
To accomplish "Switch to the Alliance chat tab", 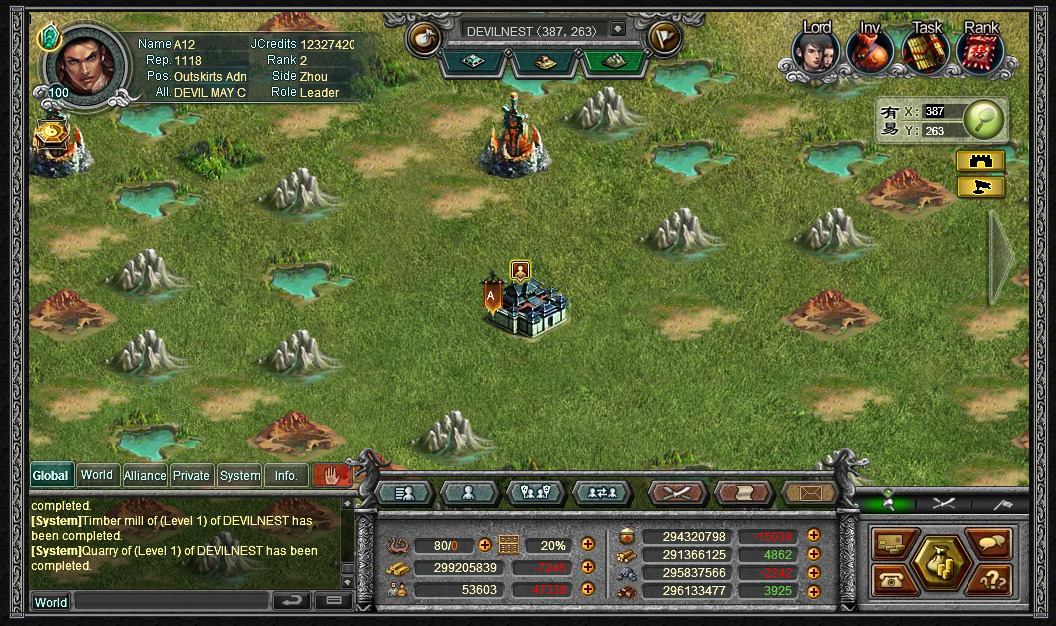I will 144,475.
